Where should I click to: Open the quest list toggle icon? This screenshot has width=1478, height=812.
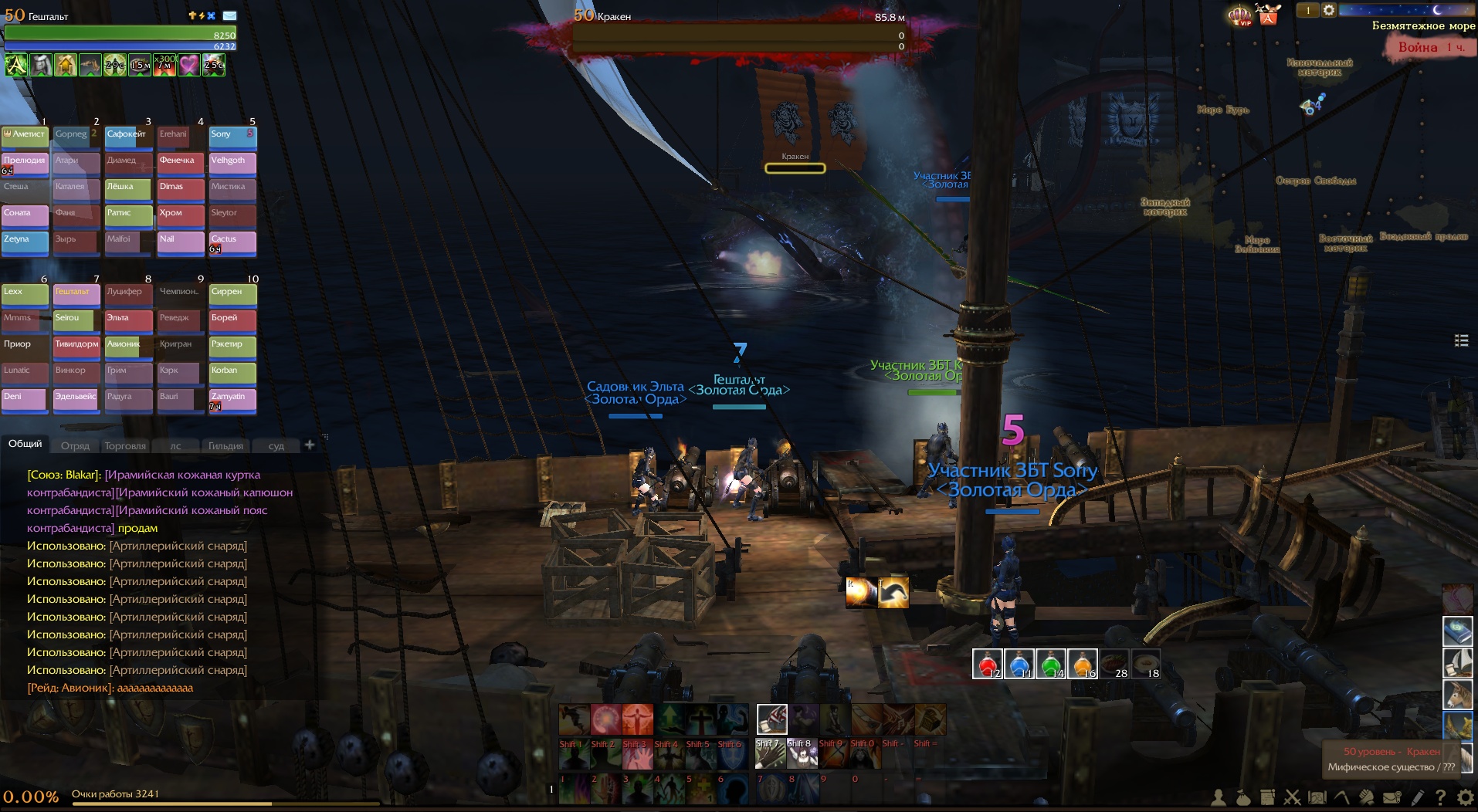[x=1461, y=340]
